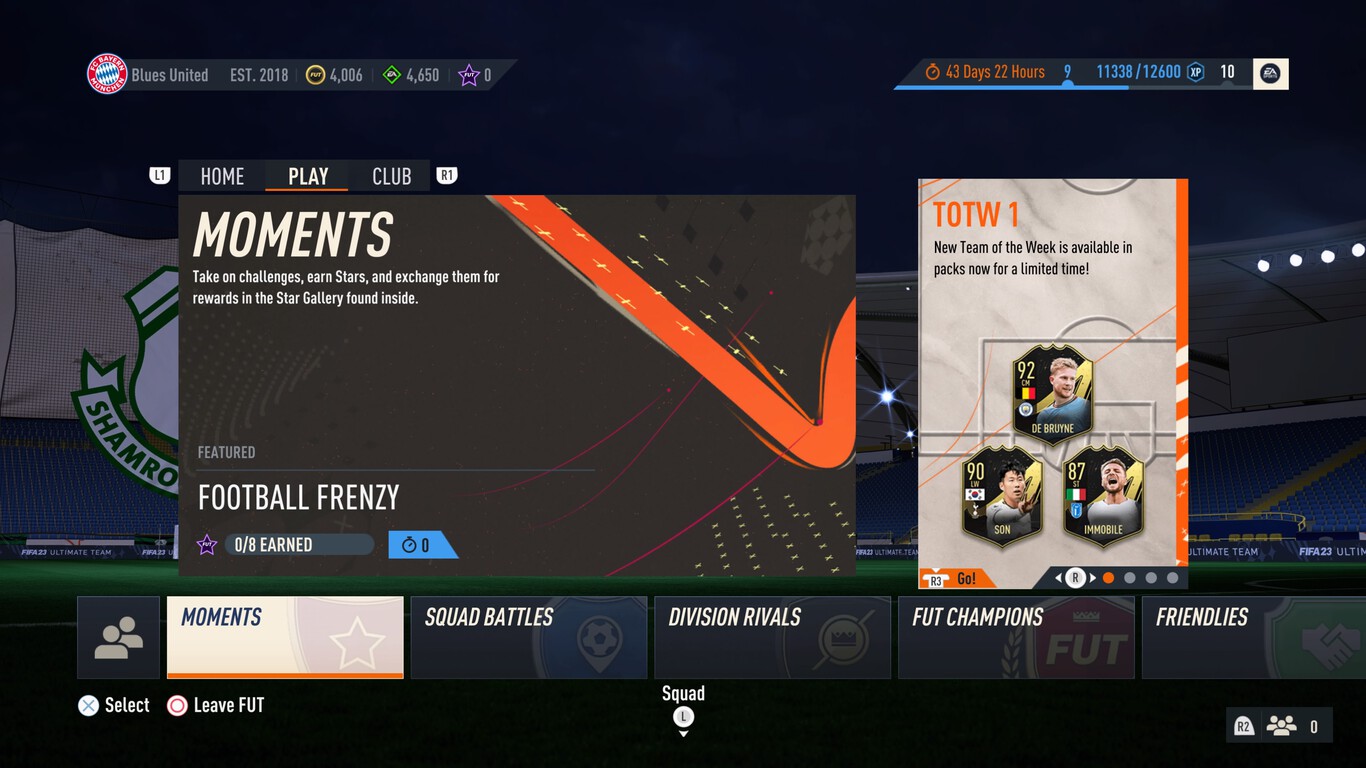Select the Squad Battles soccer ball icon
The image size is (1366, 768).
click(597, 637)
